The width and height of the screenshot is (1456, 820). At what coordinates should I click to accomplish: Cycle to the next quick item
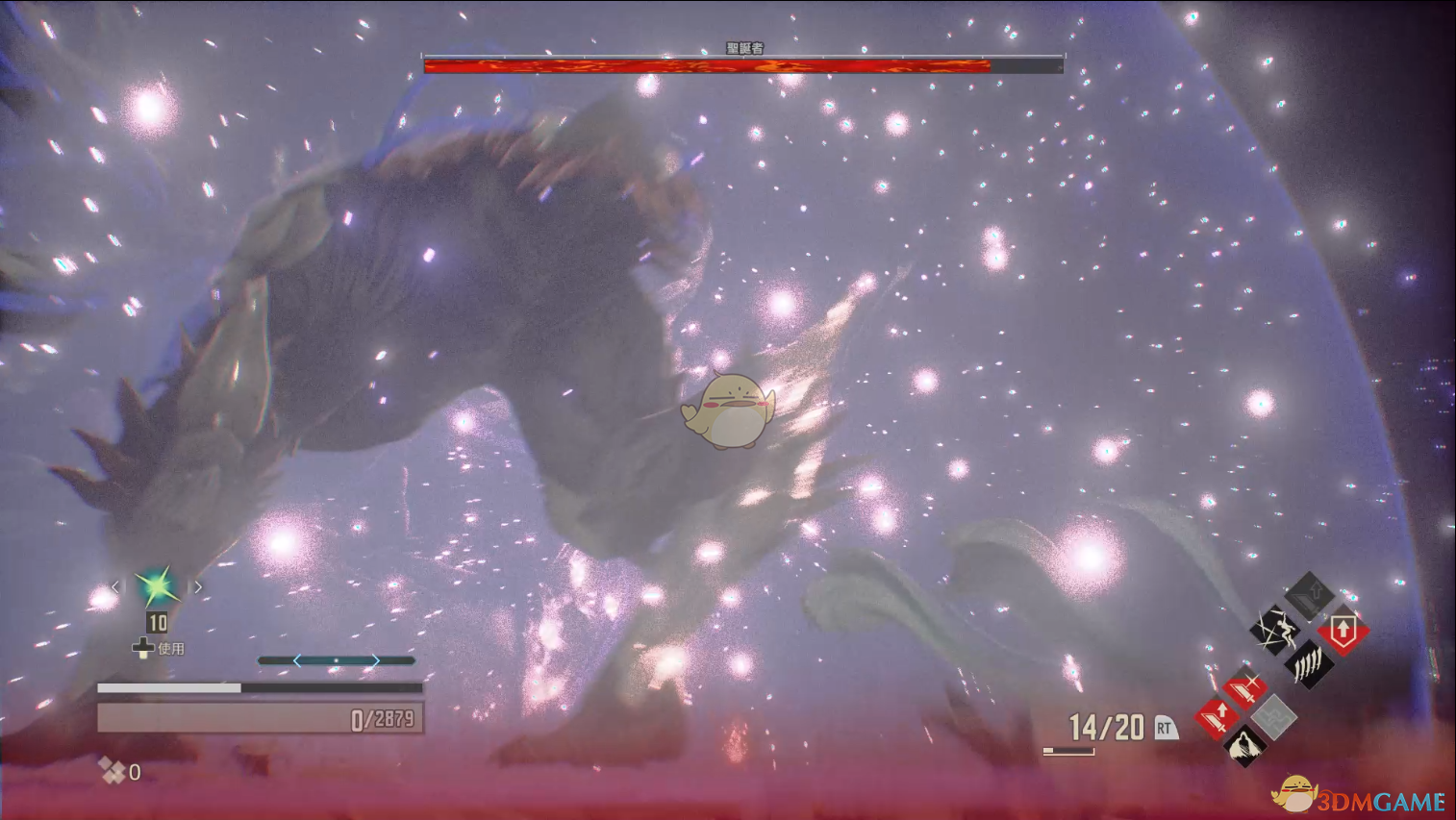point(198,586)
